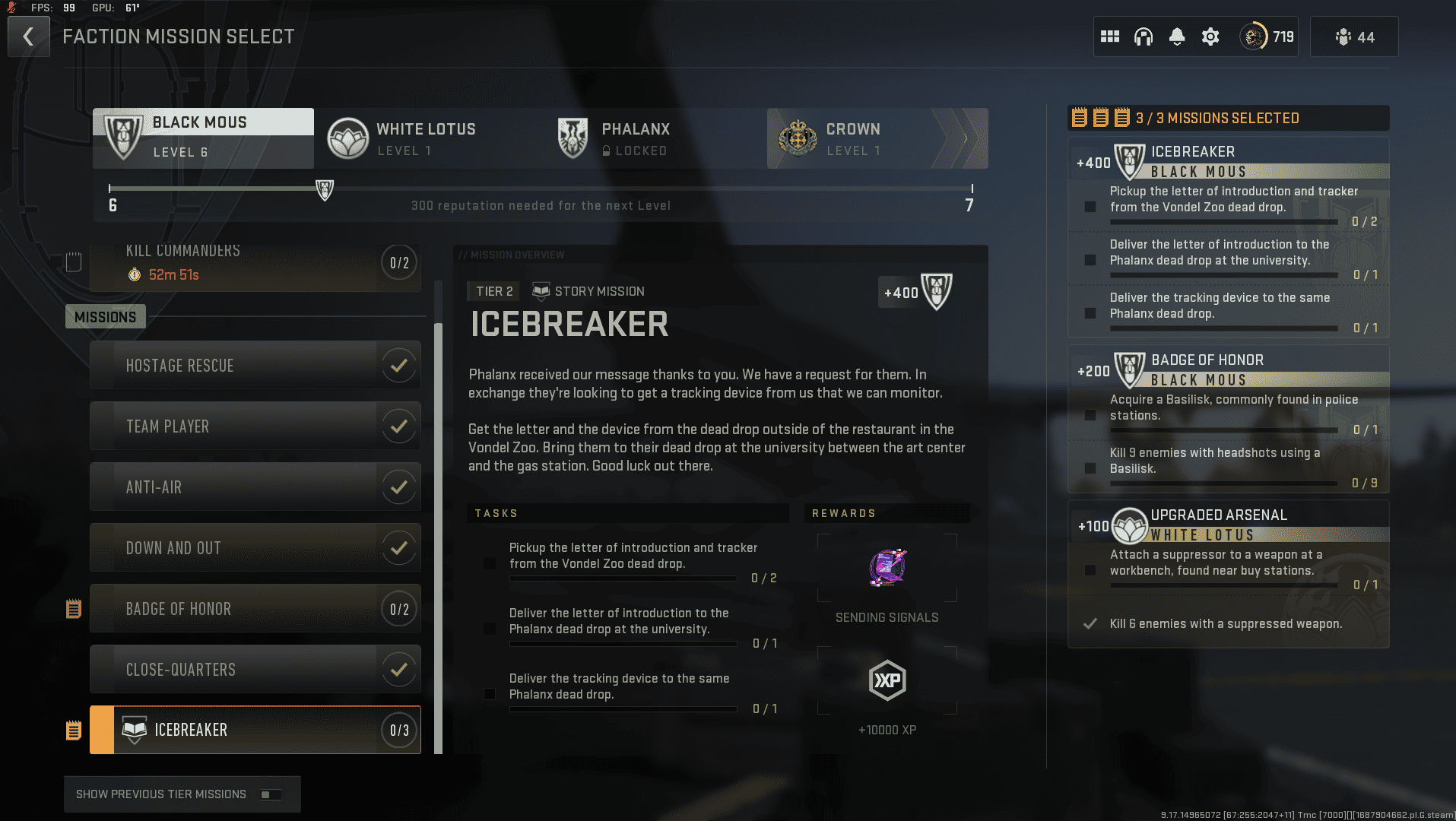The height and width of the screenshot is (821, 1456).
Task: Click the reputation progress bar between 6 and 7
Action: tap(541, 190)
